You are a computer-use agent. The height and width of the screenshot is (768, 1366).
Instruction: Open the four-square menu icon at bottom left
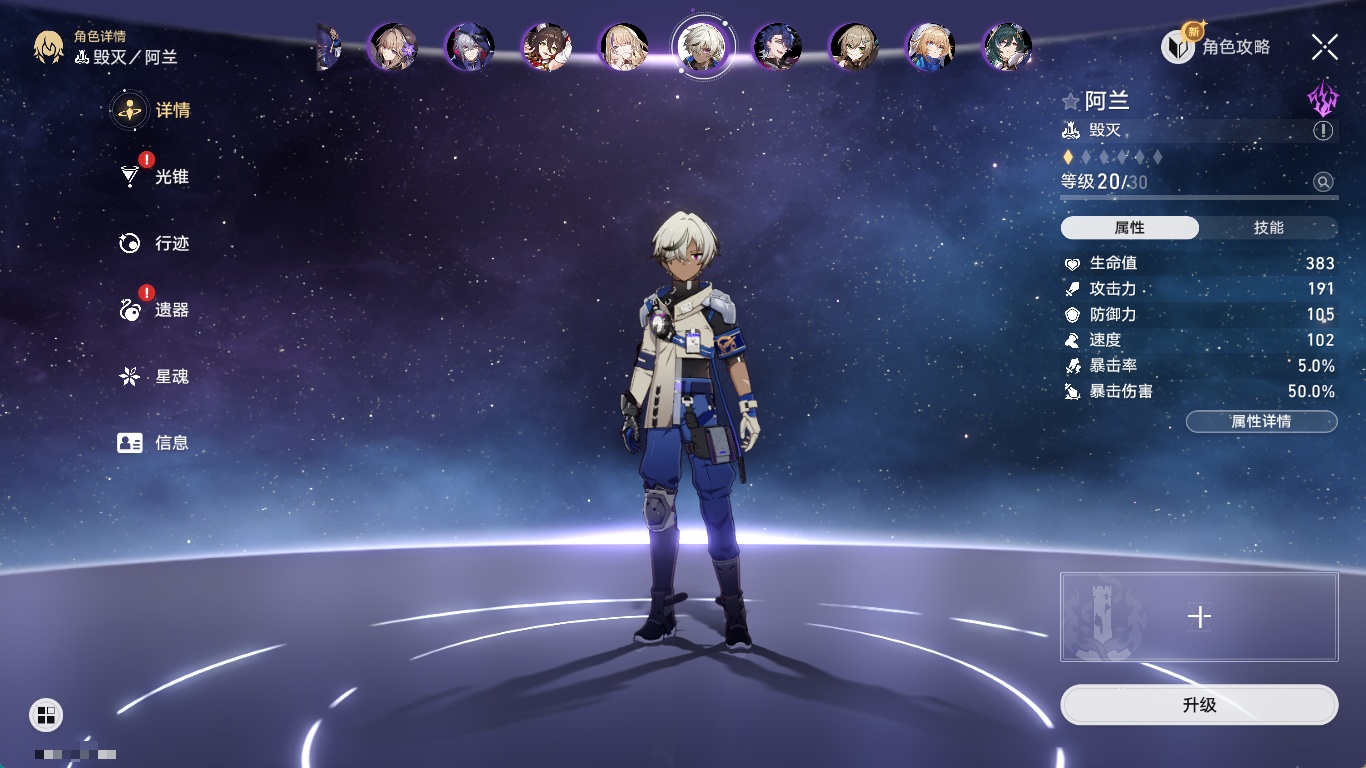46,714
